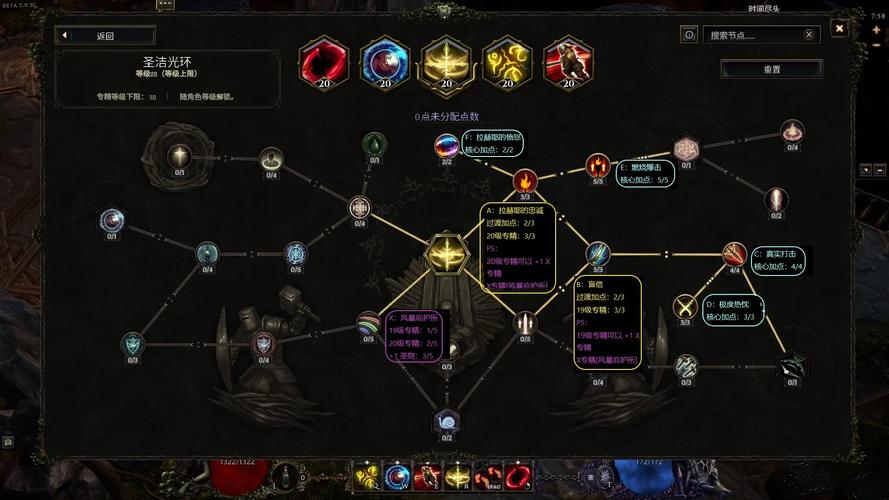Close the skill tree with the X button
This screenshot has height=500, width=889.
pos(840,28)
